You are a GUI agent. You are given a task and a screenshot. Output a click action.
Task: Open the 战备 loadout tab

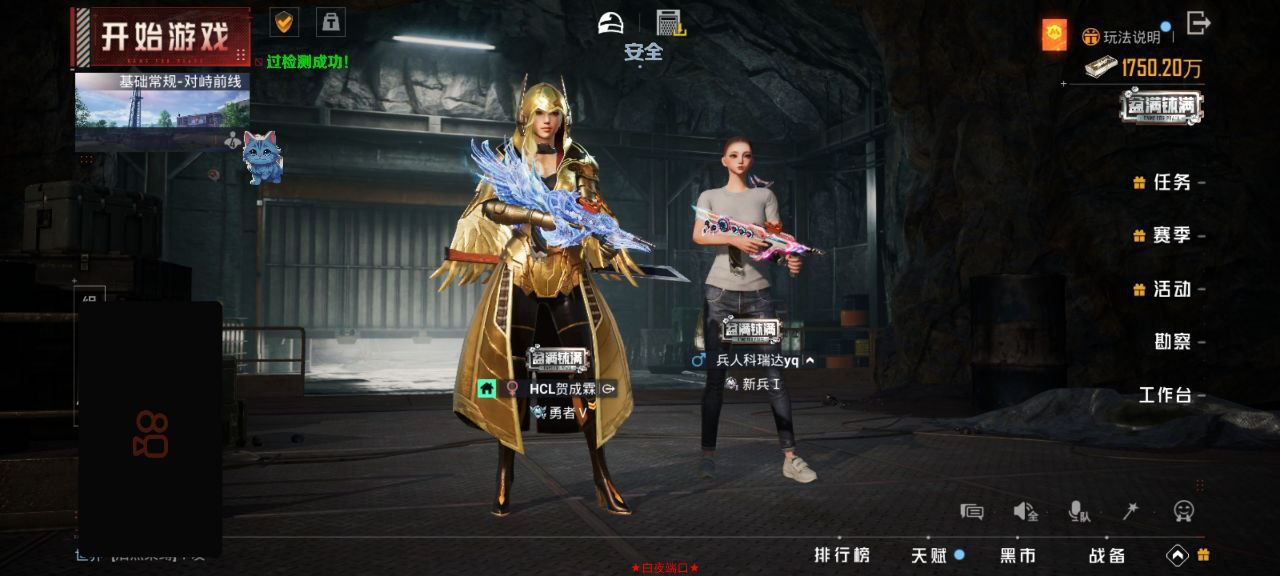[x=1107, y=555]
